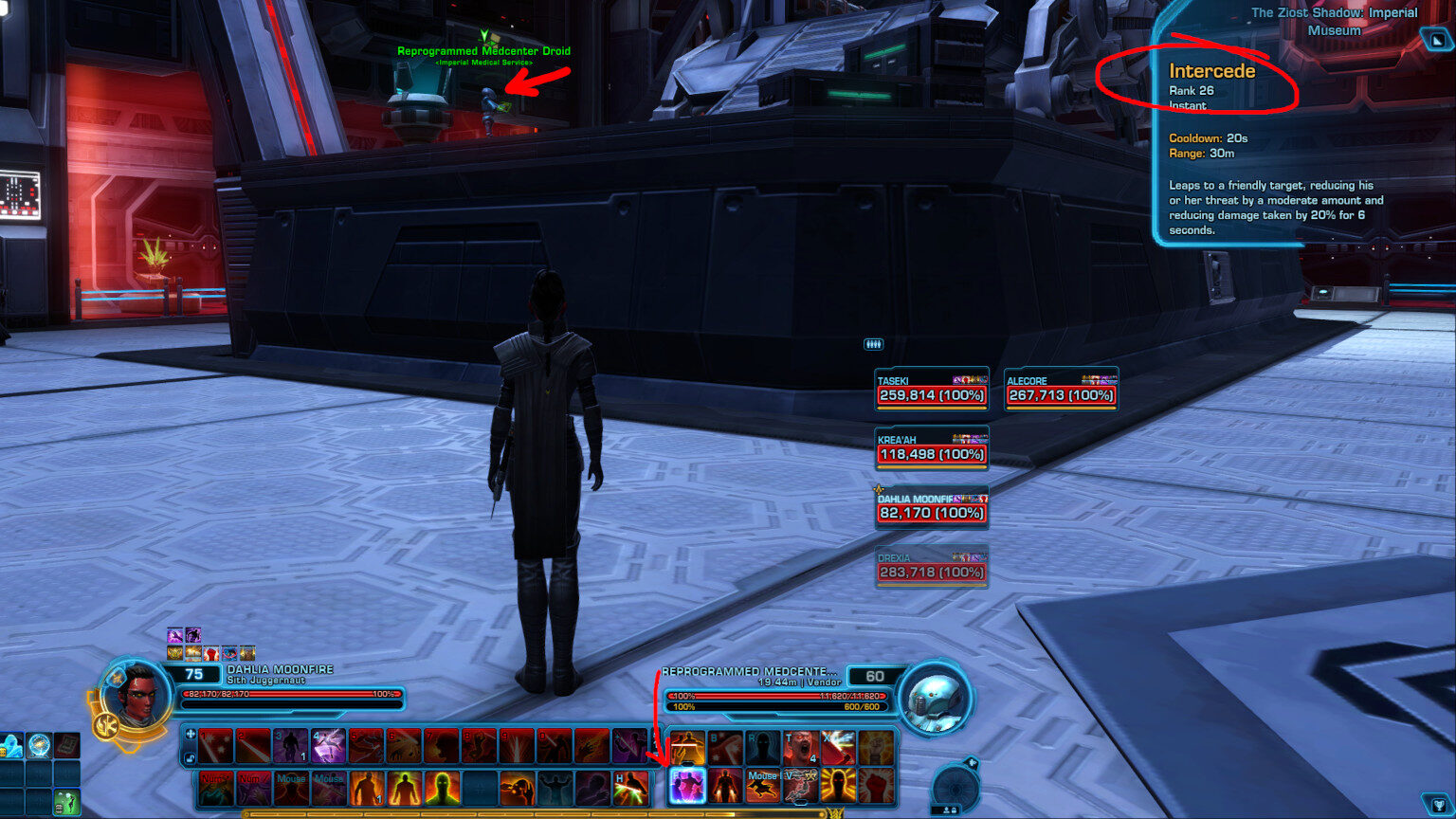Activate the purple leaping figure ability in slot 4
The width and height of the screenshot is (1456, 819).
coord(328,746)
